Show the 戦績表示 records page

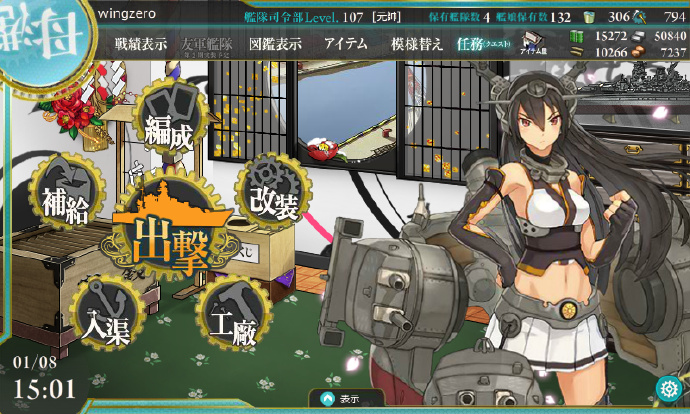click(x=141, y=43)
